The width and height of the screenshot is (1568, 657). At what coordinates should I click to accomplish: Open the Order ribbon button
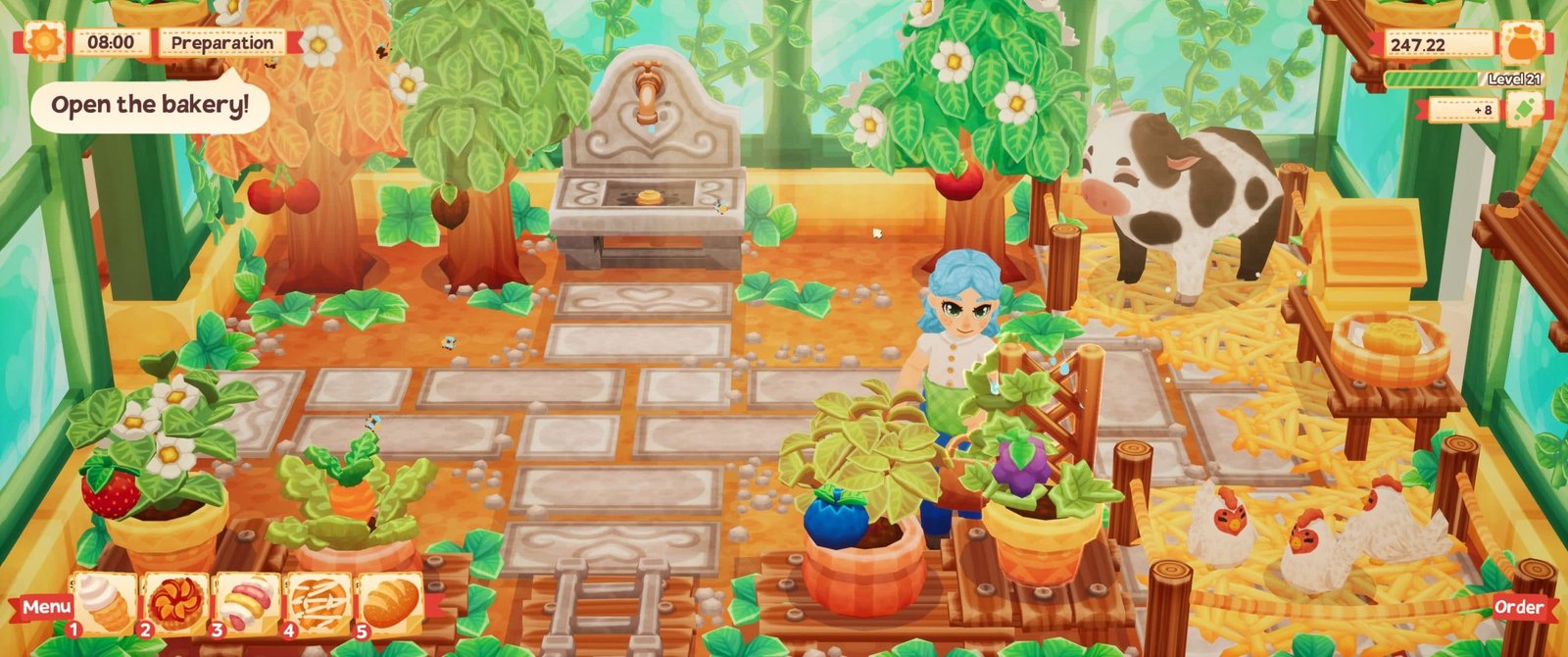1518,607
